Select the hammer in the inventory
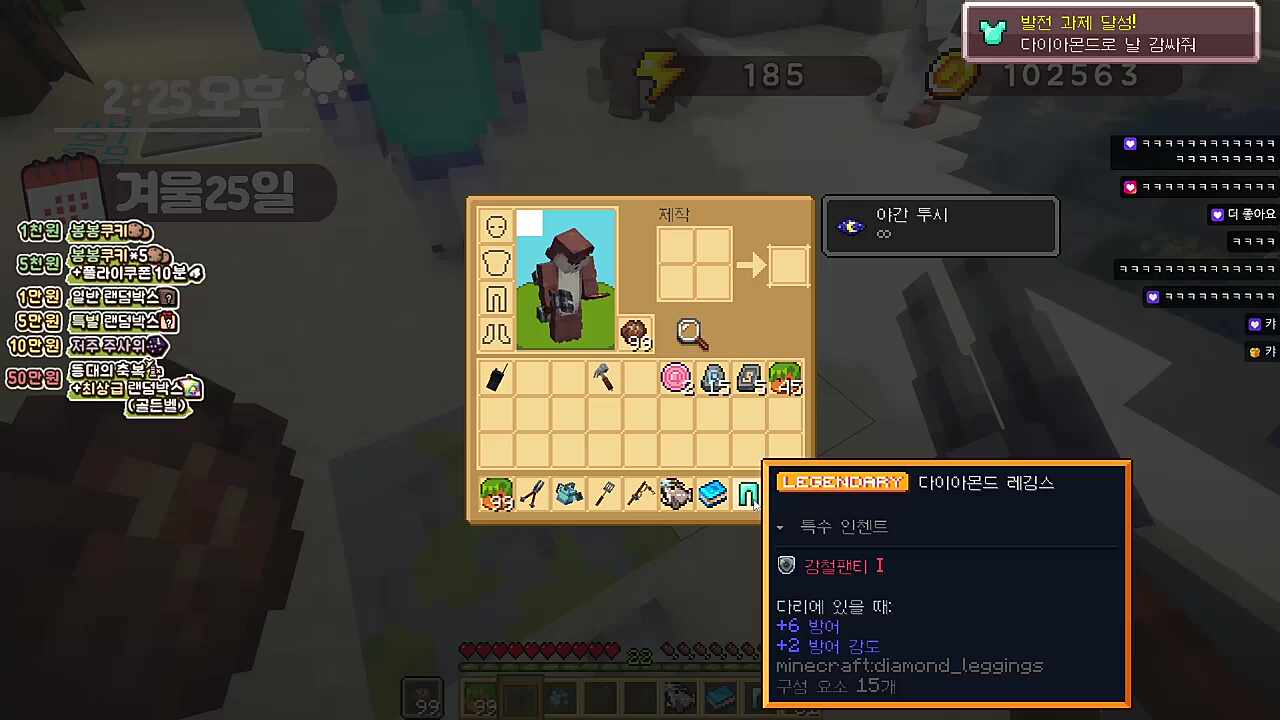Screen dimensions: 1280x720 tap(605, 378)
